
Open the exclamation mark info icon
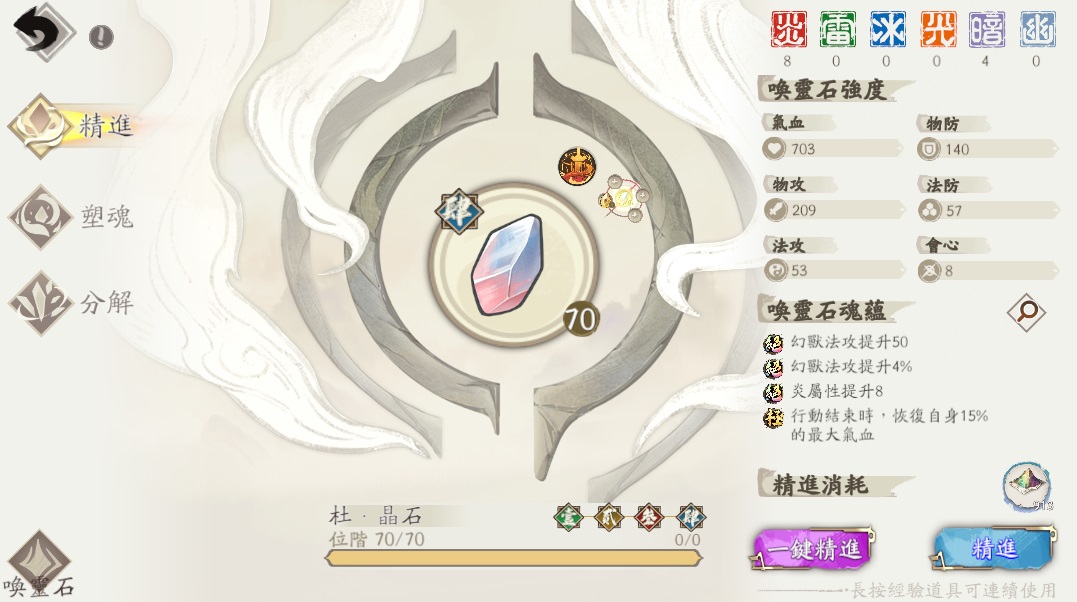pos(101,38)
